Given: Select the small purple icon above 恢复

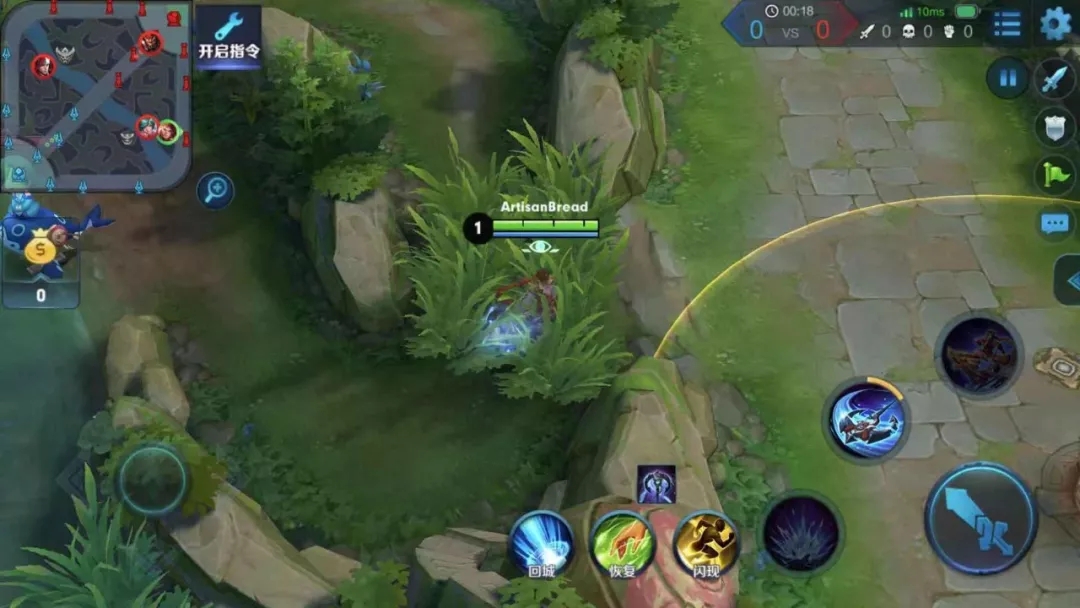Looking at the screenshot, I should click(x=656, y=484).
